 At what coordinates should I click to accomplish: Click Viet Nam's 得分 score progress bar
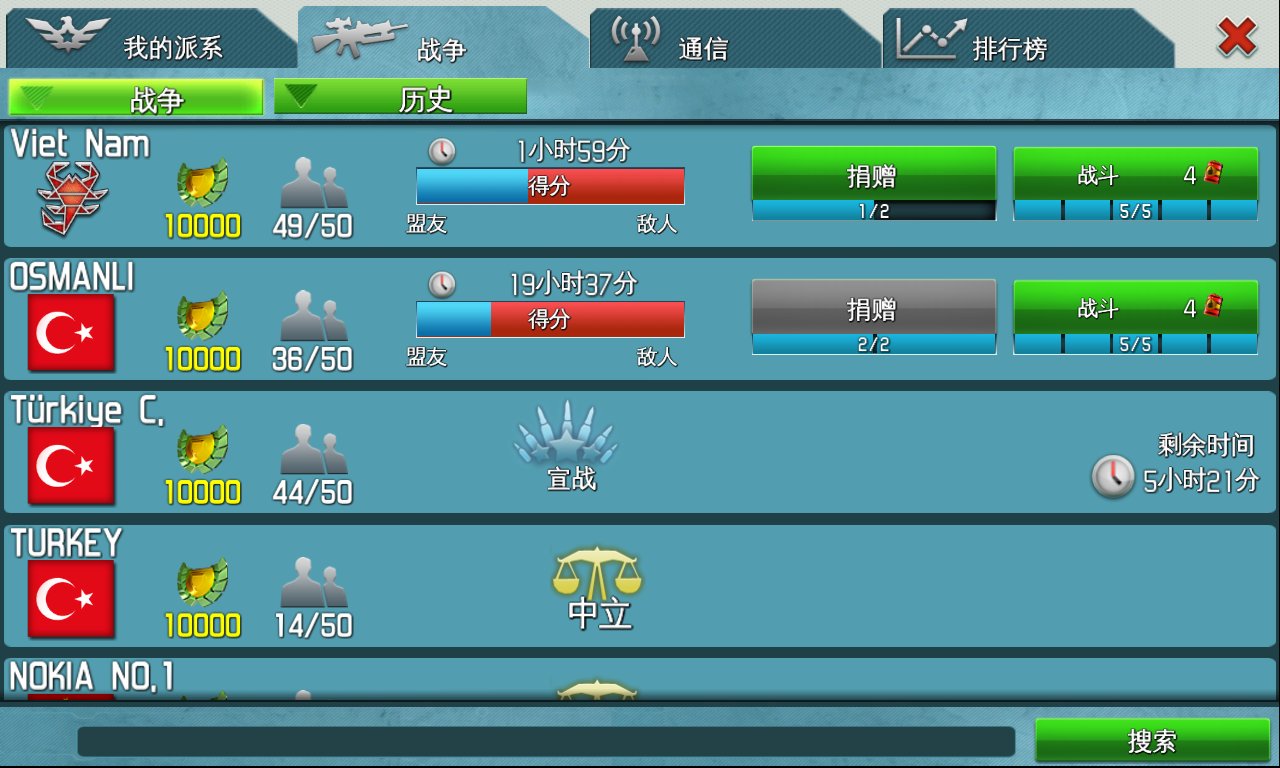coord(549,186)
